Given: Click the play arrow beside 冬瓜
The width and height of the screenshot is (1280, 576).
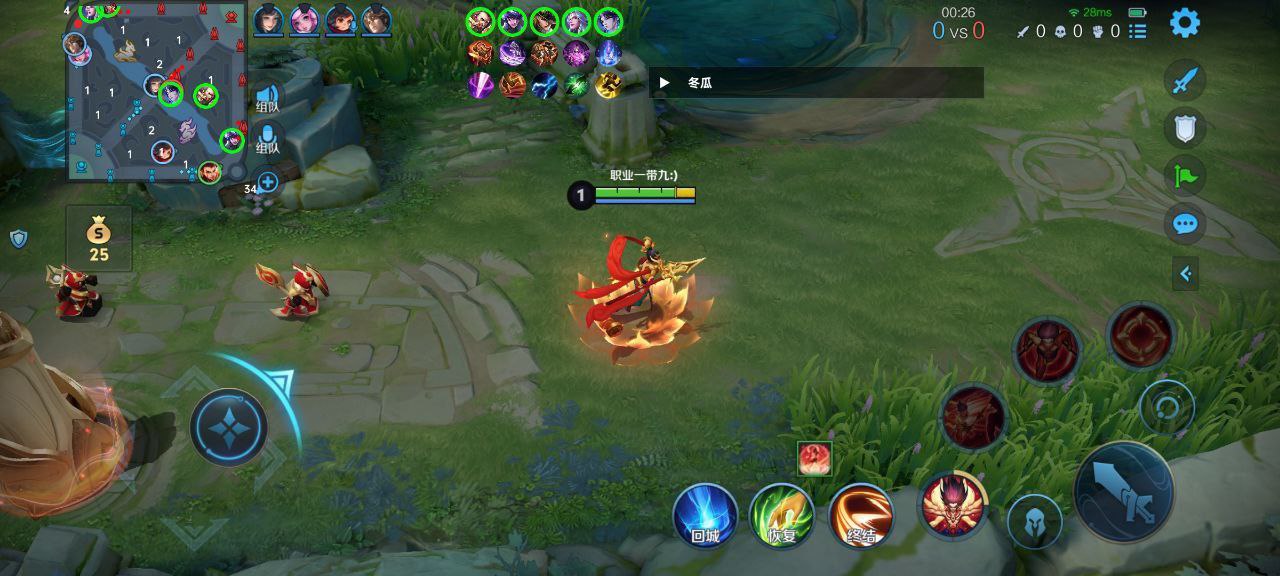Looking at the screenshot, I should coord(664,83).
